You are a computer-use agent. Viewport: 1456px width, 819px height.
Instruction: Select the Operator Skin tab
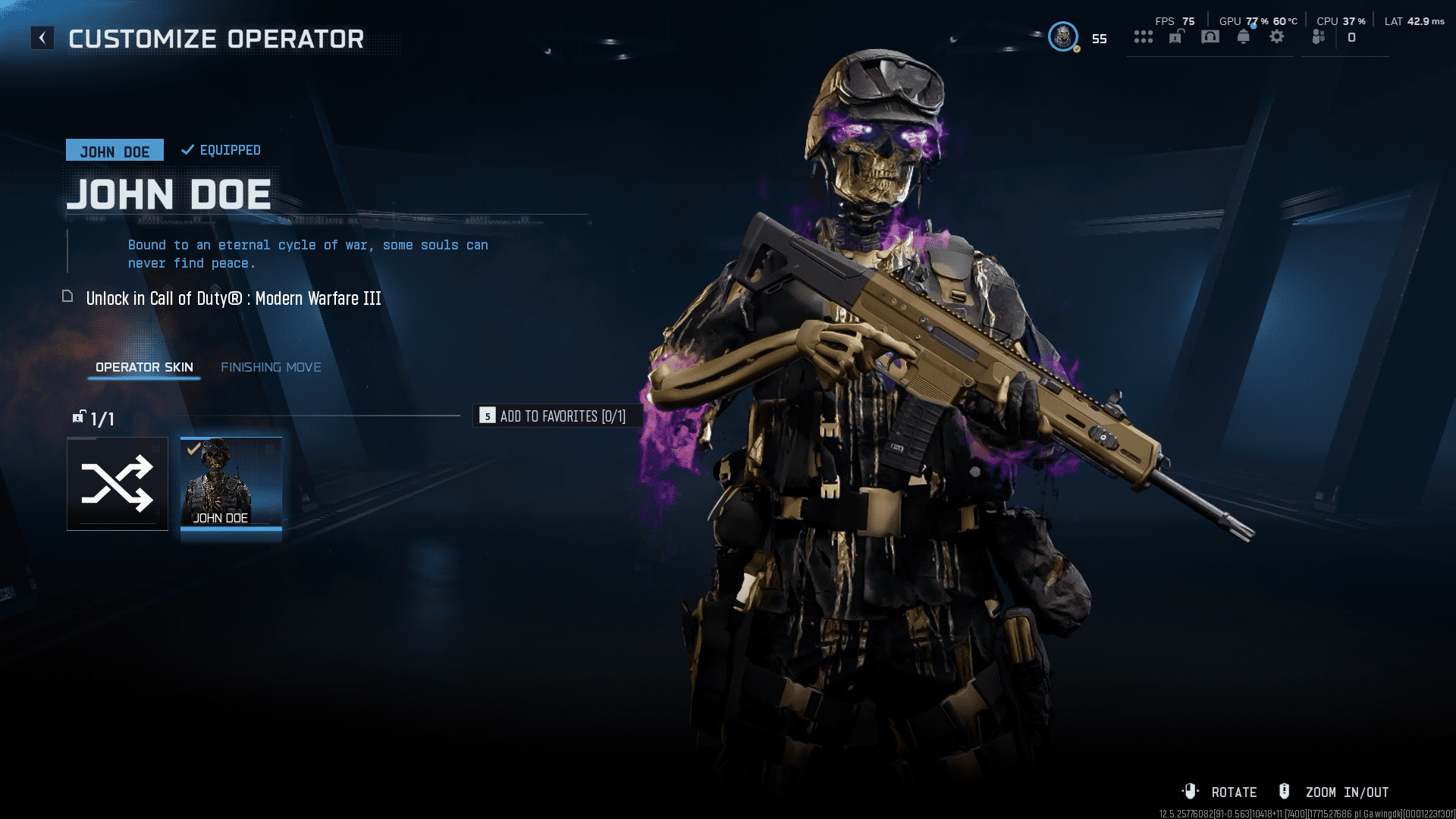click(x=144, y=368)
